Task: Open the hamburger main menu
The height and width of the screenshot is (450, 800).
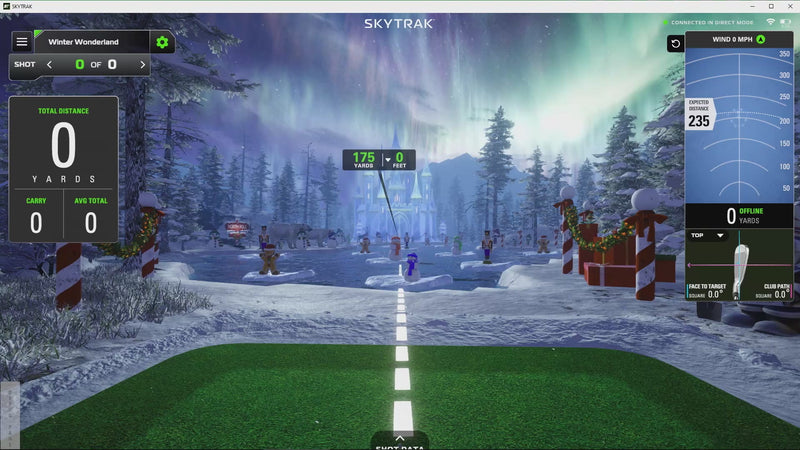Action: pos(21,42)
